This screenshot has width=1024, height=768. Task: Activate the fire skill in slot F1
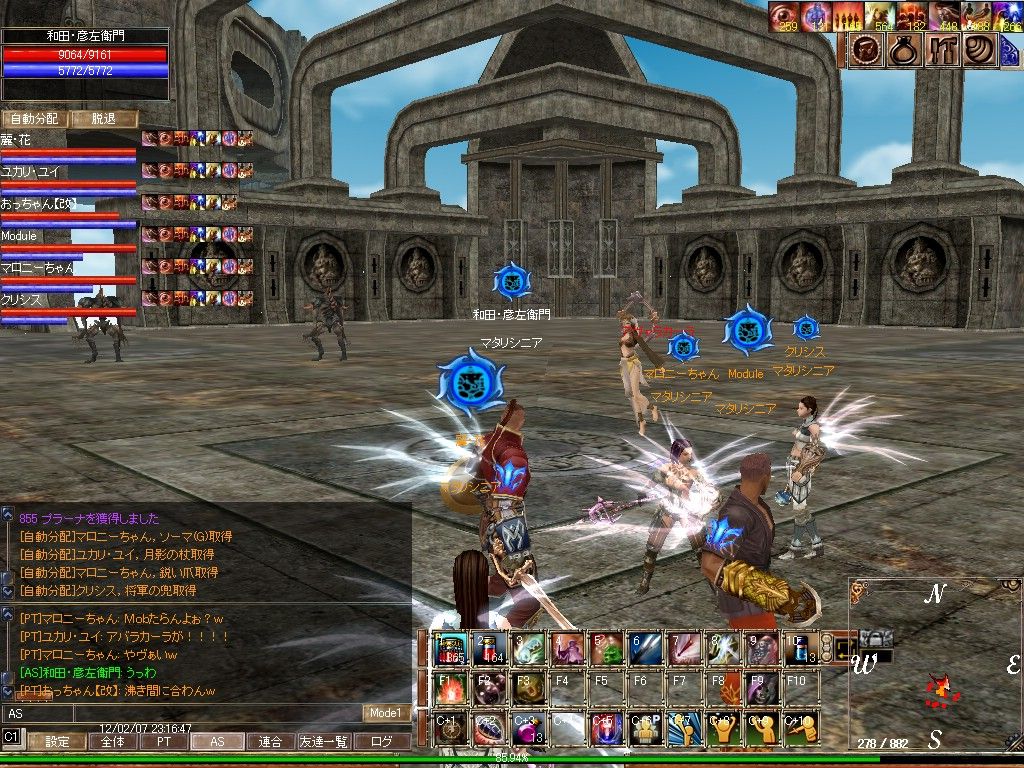tap(452, 689)
